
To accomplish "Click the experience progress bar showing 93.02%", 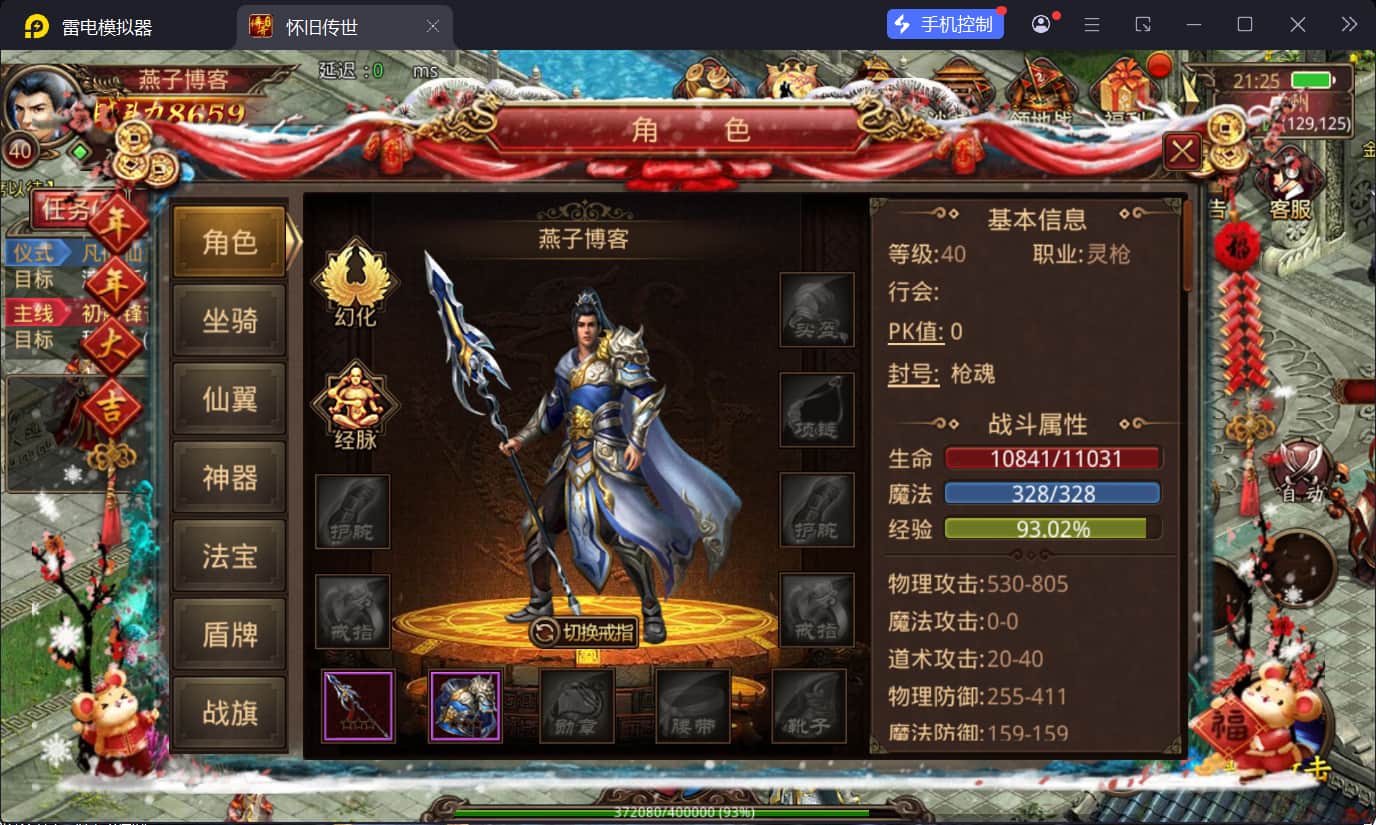I will pos(1053,527).
